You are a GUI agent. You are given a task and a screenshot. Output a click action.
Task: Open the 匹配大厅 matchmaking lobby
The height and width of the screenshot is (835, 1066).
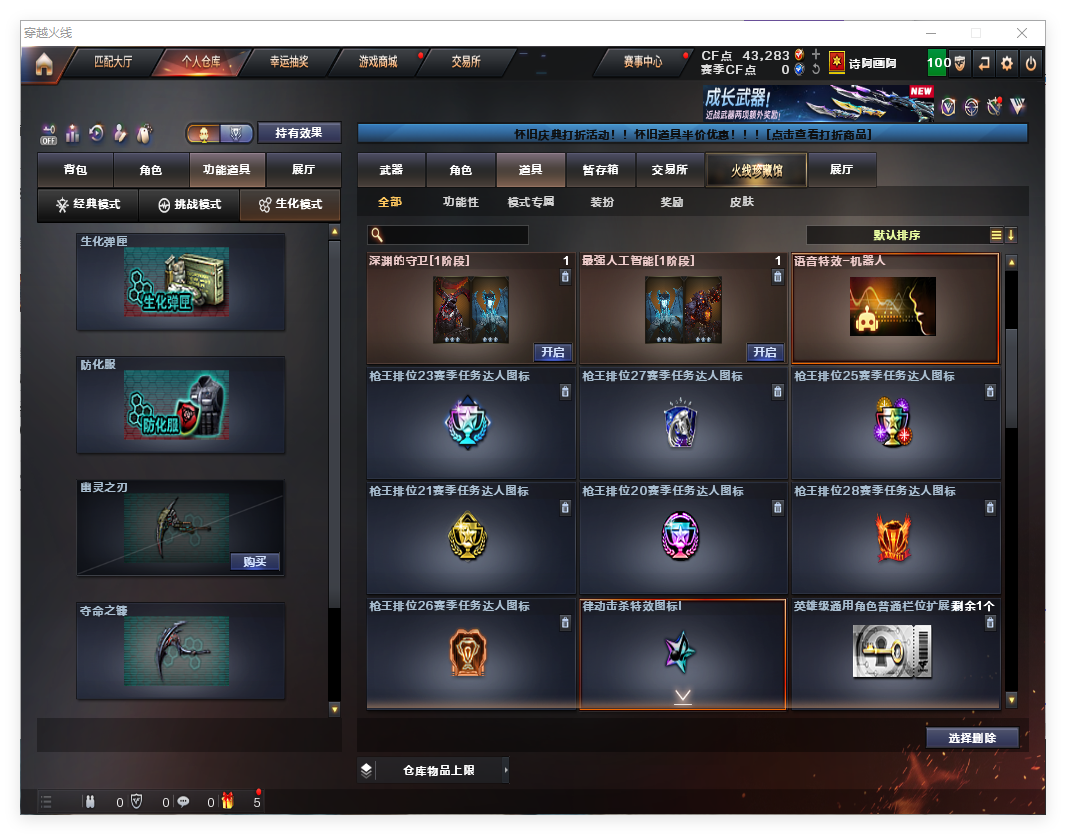pos(112,62)
